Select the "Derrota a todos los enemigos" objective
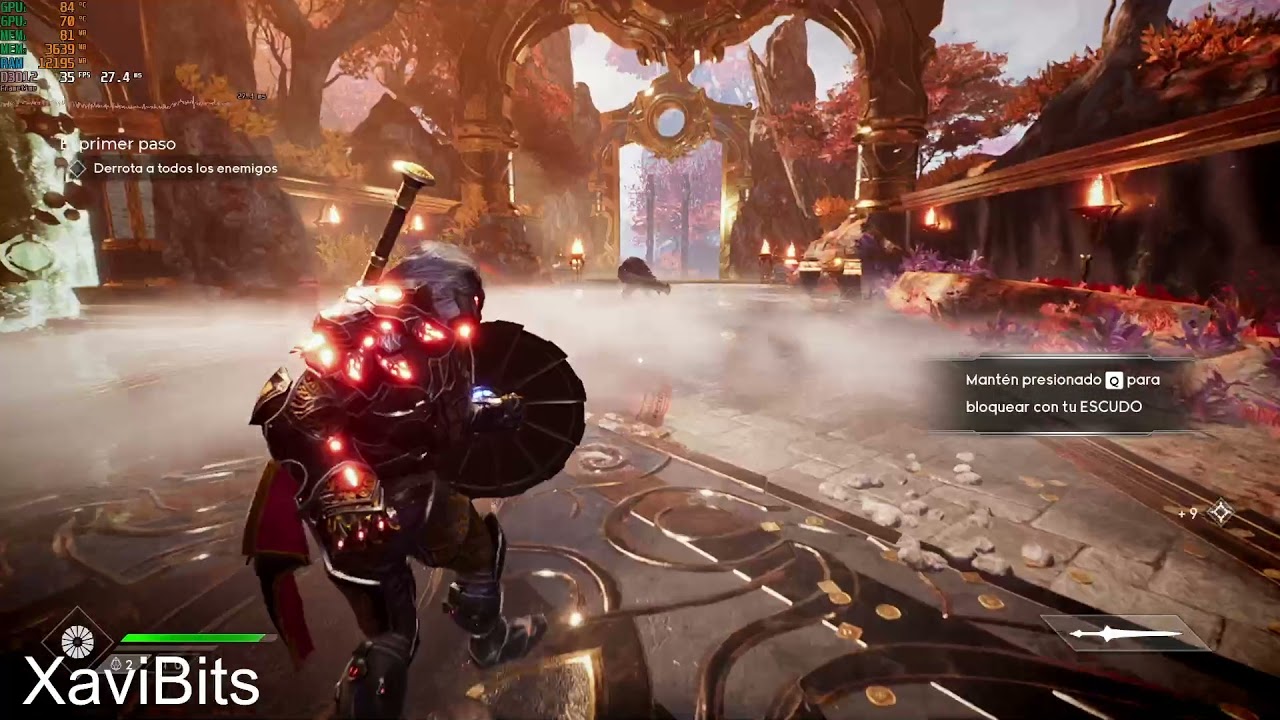Viewport: 1280px width, 720px height. (185, 169)
